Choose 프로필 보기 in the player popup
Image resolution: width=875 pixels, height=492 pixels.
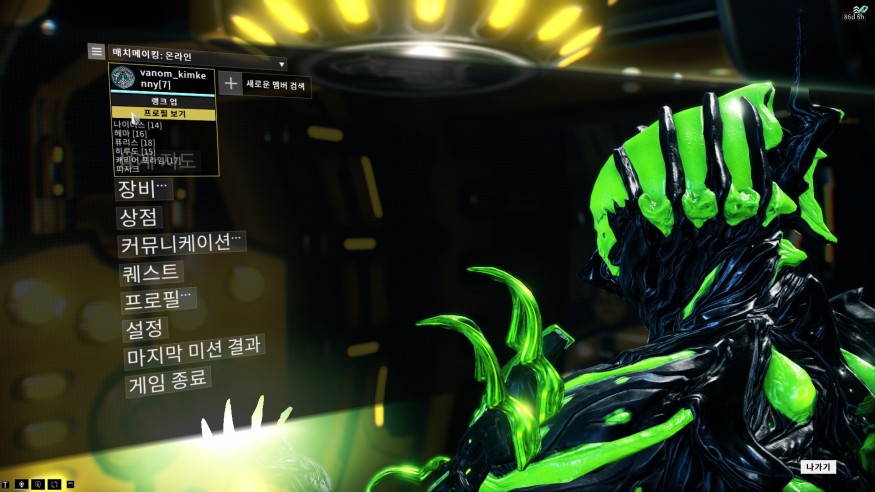[x=160, y=114]
